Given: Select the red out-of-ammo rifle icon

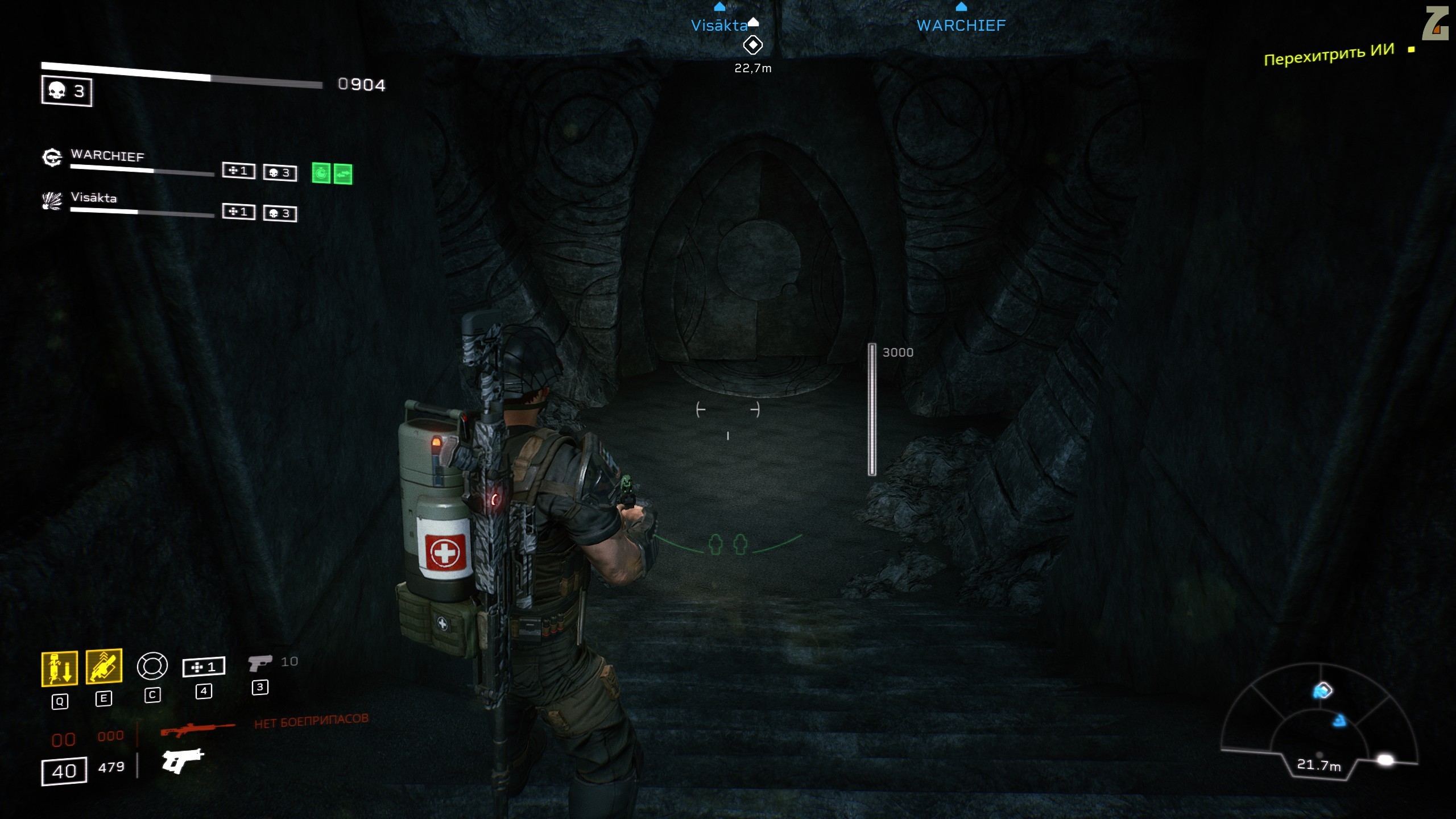Looking at the screenshot, I should (197, 729).
